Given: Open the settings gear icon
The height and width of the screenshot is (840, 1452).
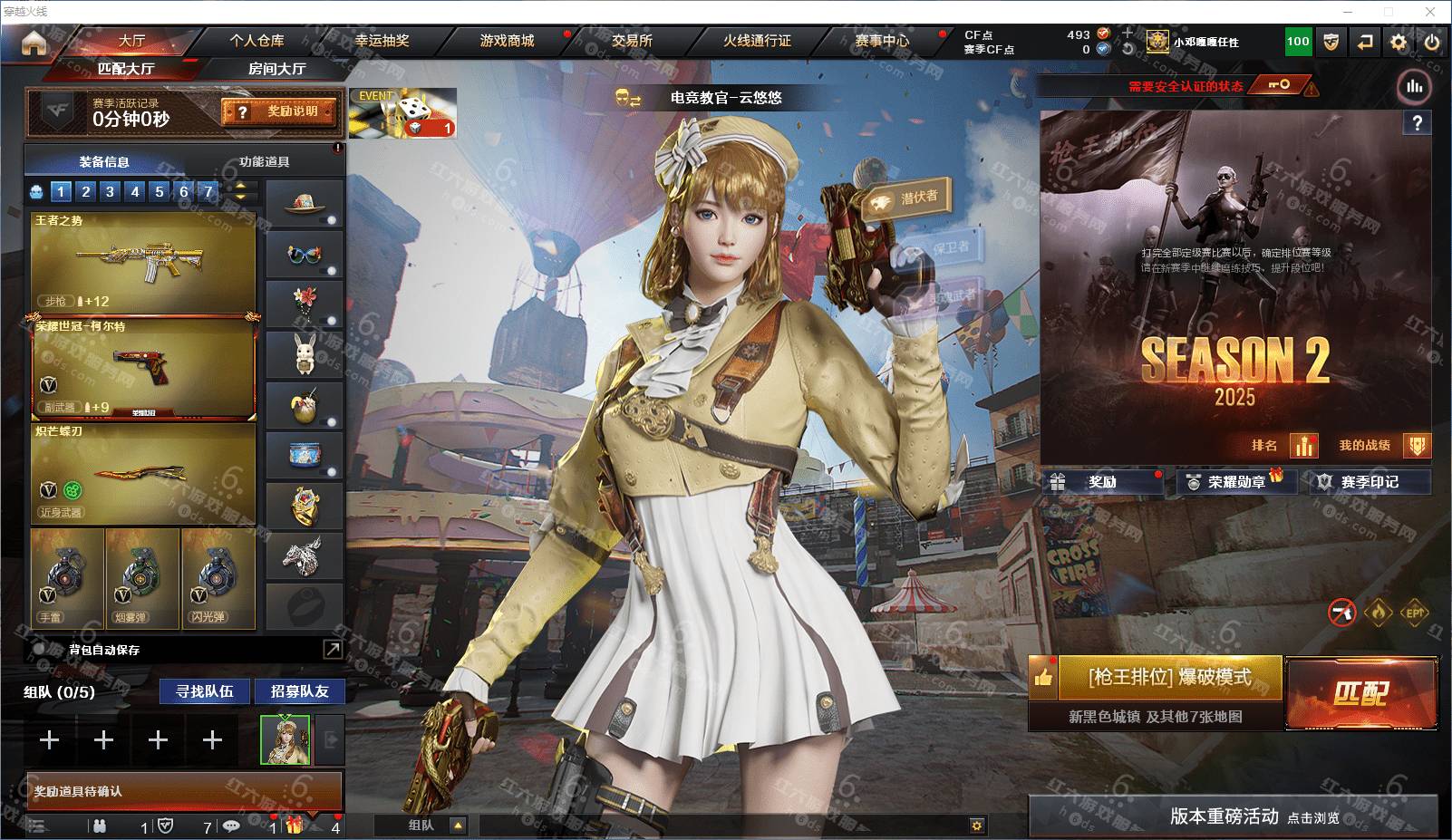Looking at the screenshot, I should [x=1399, y=42].
